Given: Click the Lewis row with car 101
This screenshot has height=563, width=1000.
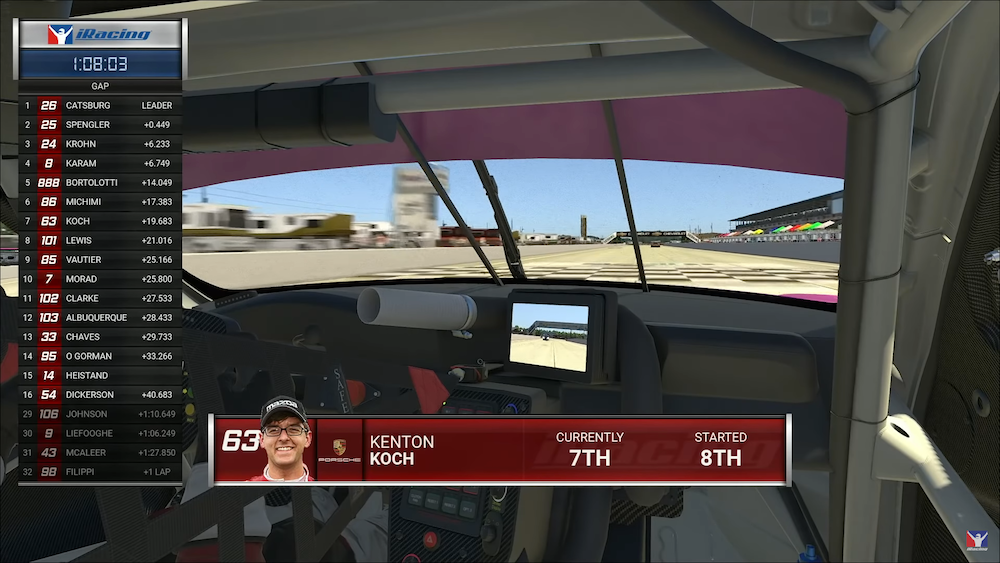Looking at the screenshot, I should pyautogui.click(x=100, y=240).
